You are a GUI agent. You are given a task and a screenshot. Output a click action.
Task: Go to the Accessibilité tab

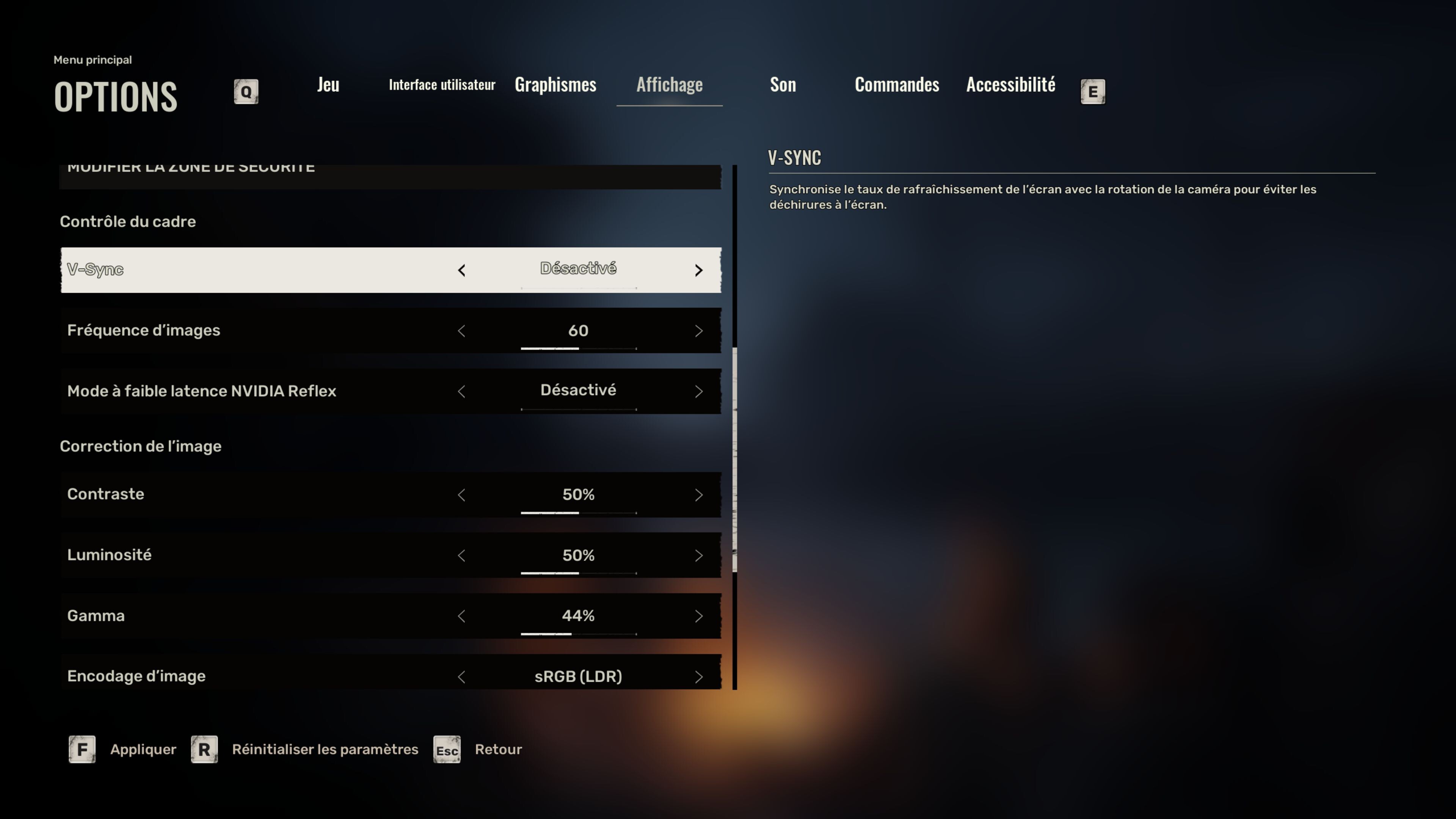tap(1010, 85)
